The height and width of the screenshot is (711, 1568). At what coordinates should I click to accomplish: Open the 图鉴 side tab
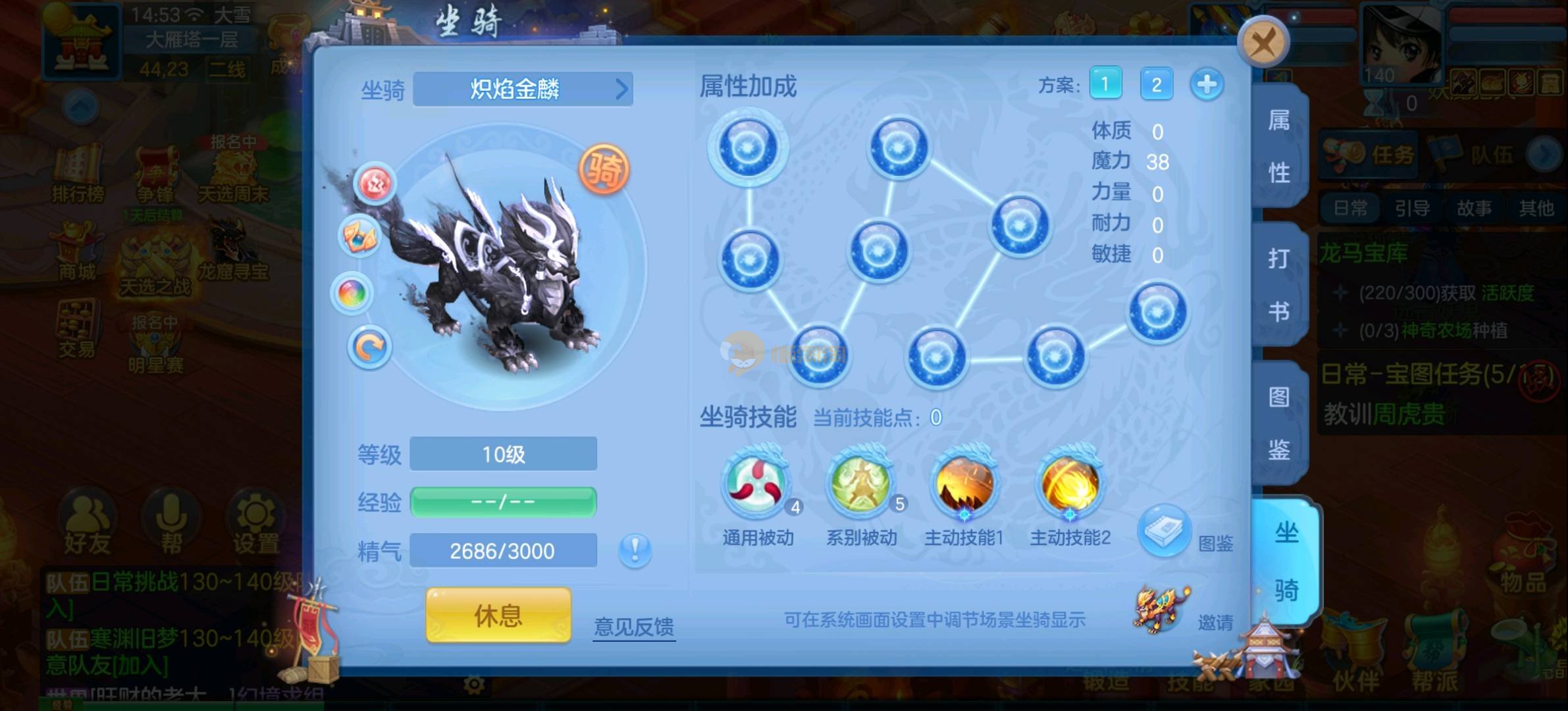(x=1278, y=423)
